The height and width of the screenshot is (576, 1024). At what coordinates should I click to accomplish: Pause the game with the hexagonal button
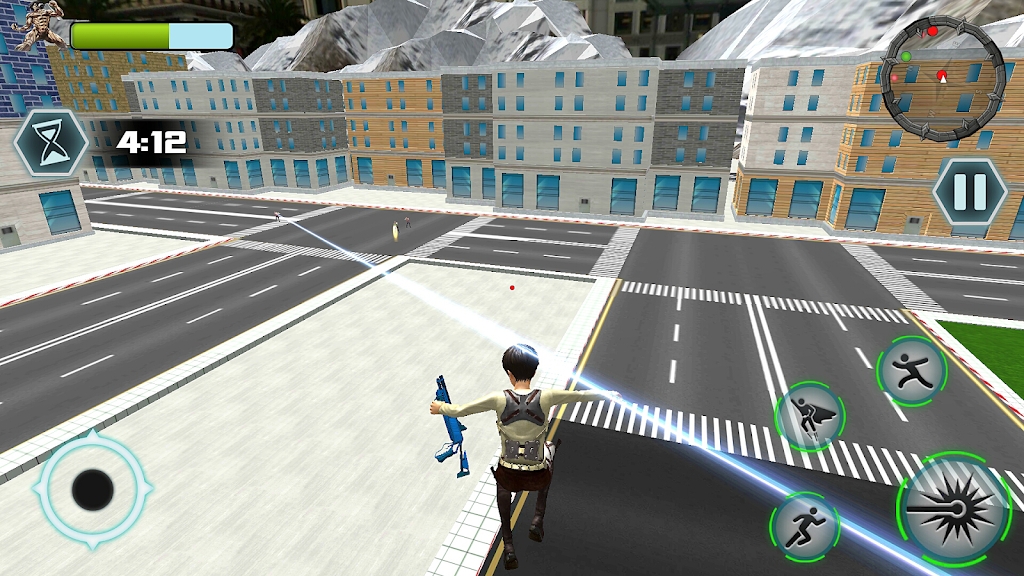coord(968,191)
